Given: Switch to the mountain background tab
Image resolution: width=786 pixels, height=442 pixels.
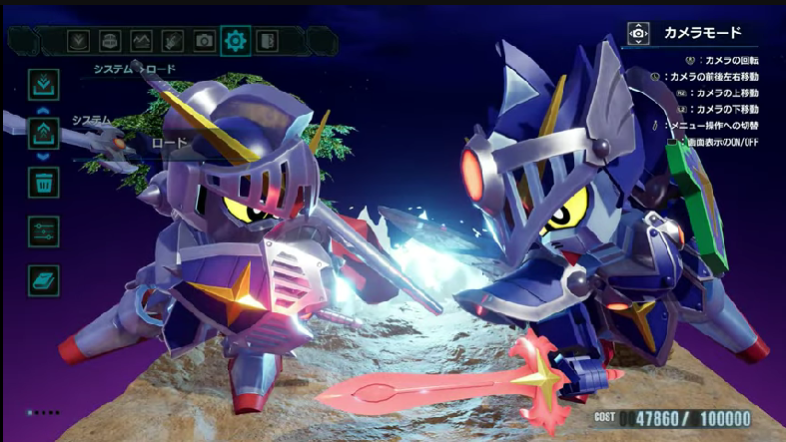Looking at the screenshot, I should point(142,41).
